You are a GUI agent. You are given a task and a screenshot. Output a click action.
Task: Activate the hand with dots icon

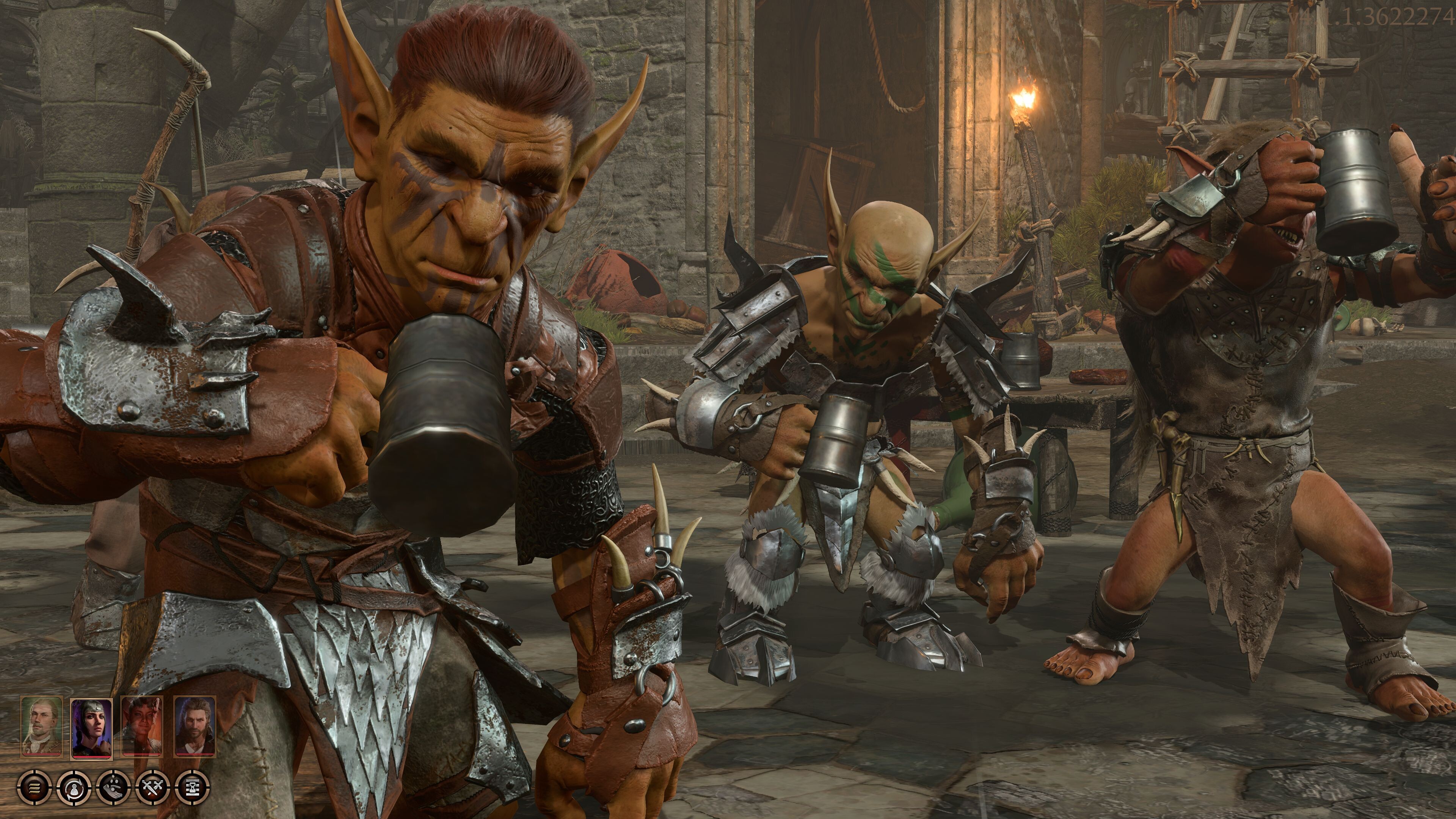click(x=114, y=786)
